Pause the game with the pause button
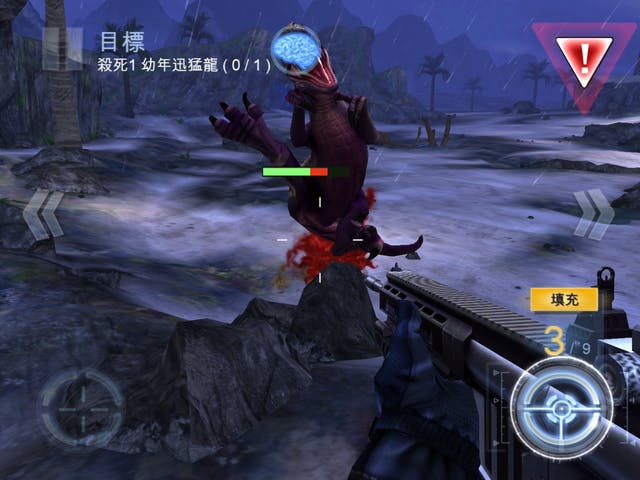 pos(62,47)
